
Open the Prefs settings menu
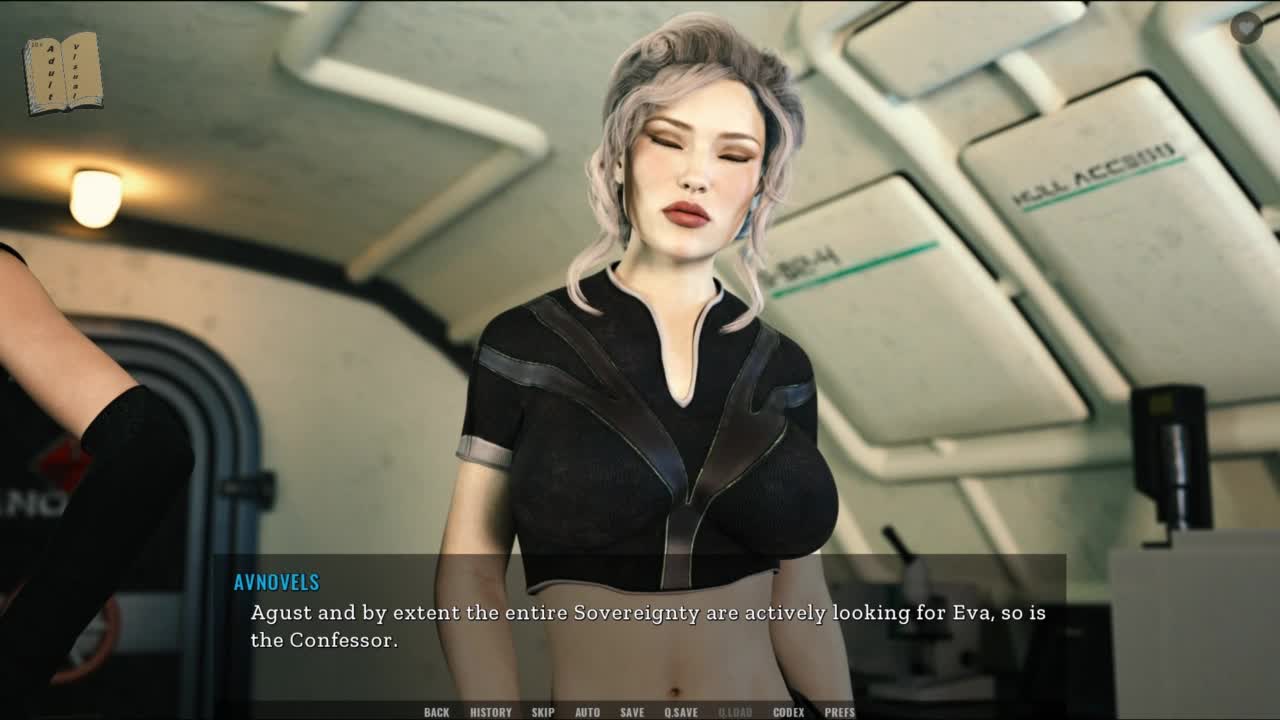[x=839, y=712]
